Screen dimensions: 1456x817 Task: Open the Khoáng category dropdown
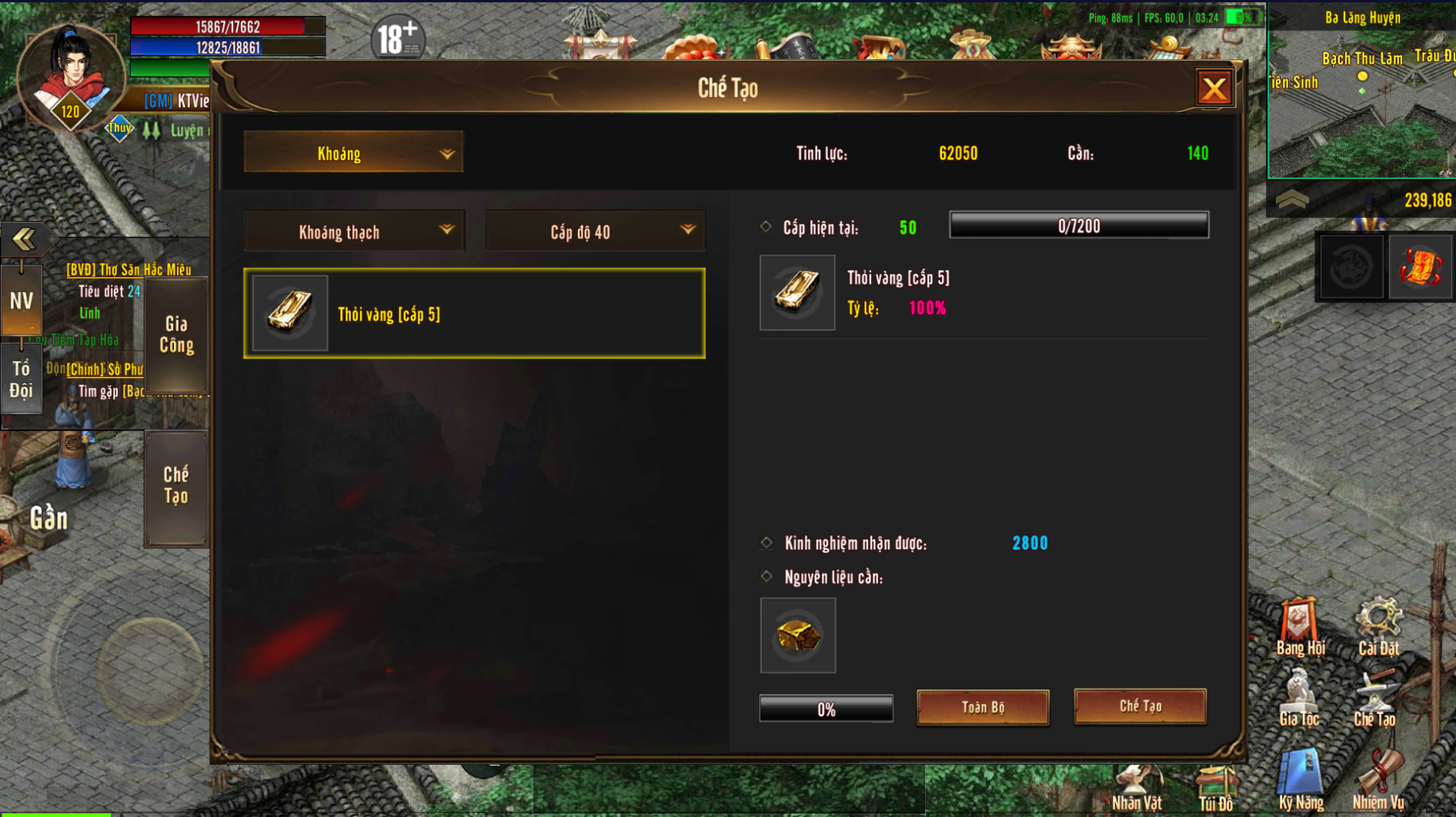pyautogui.click(x=353, y=153)
